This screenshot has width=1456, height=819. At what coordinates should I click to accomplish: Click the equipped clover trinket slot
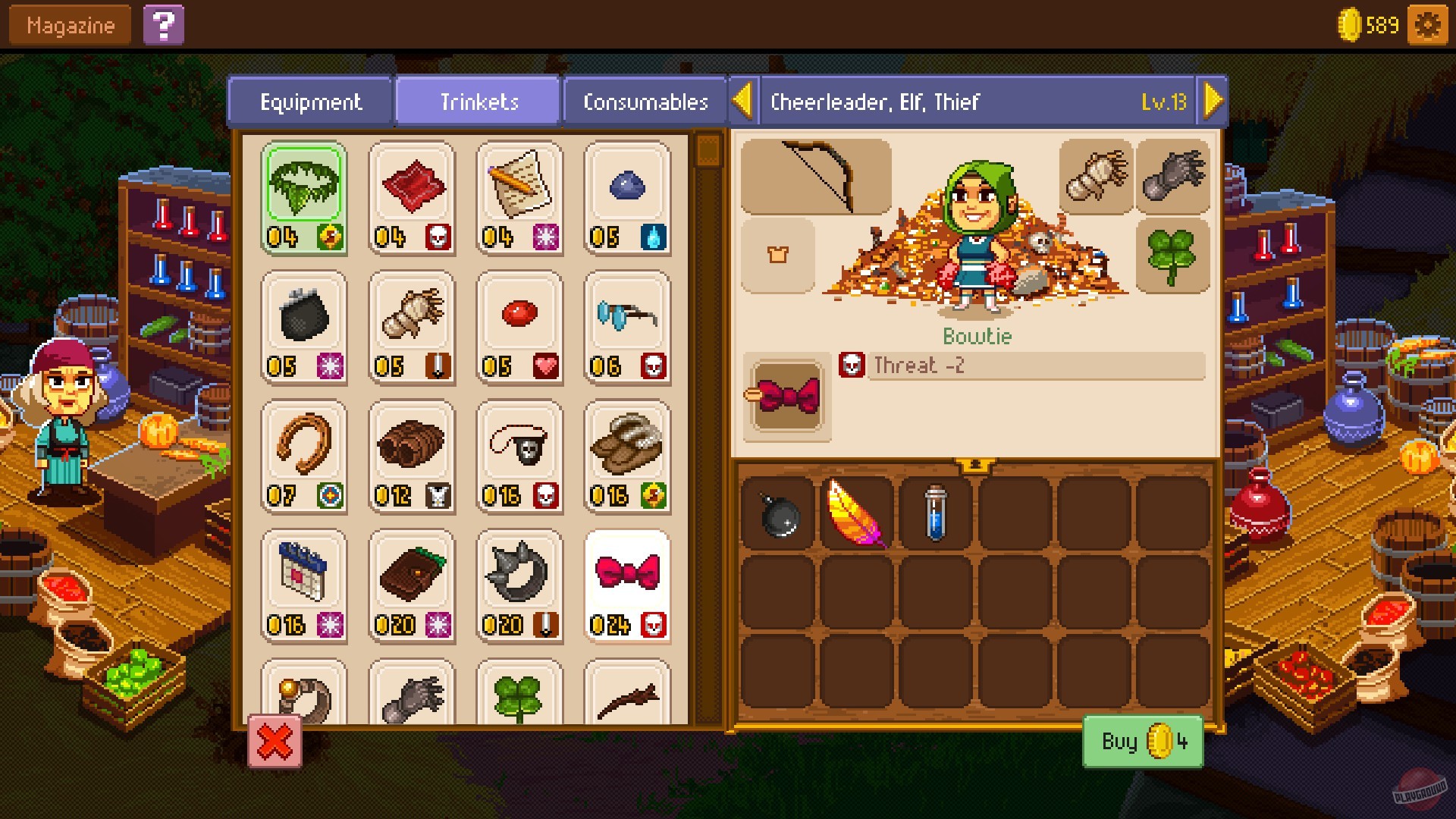(x=1174, y=256)
